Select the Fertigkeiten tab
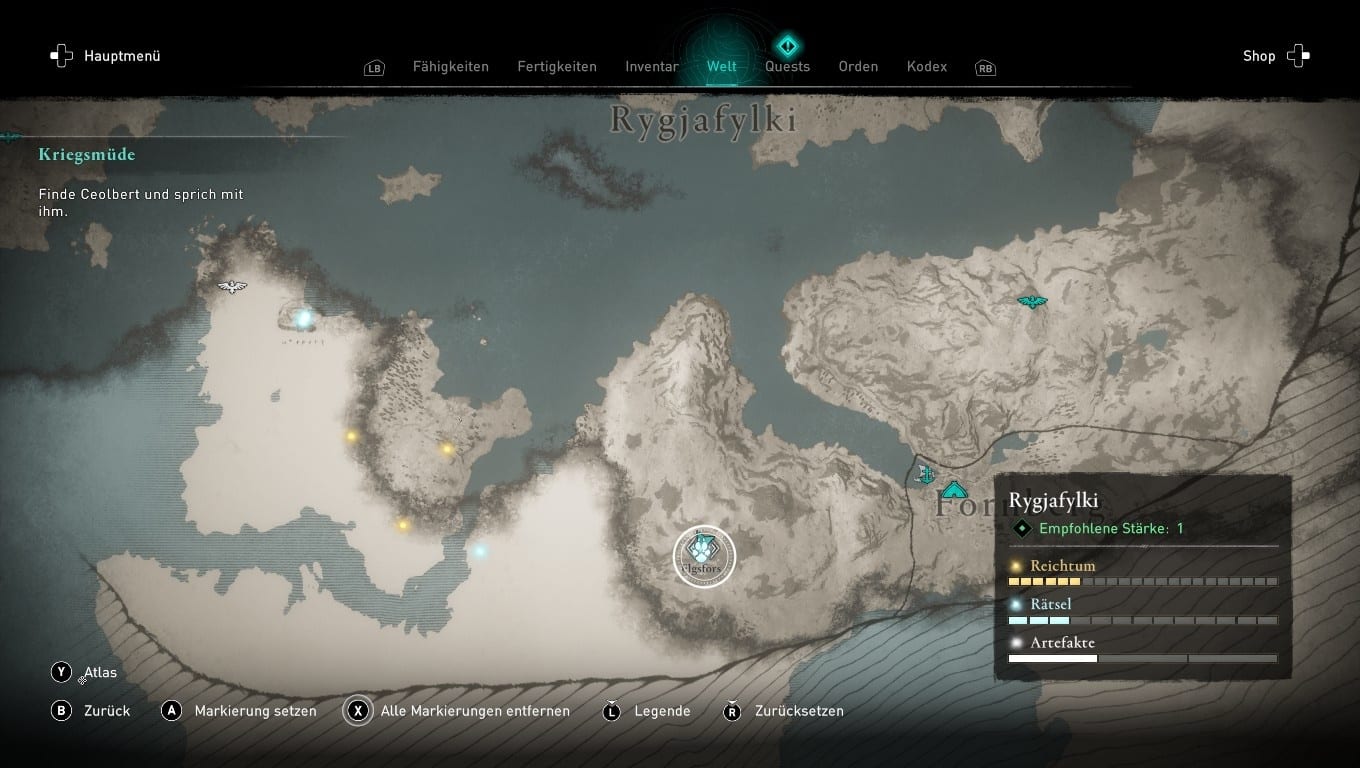 pos(557,67)
